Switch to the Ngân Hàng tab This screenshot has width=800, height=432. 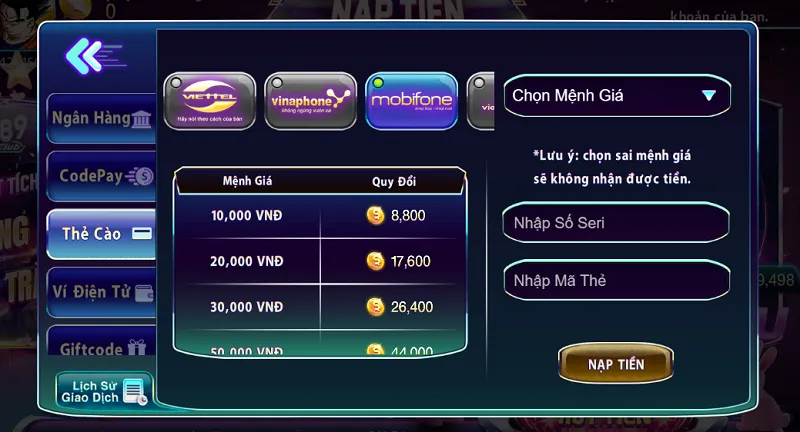click(101, 118)
